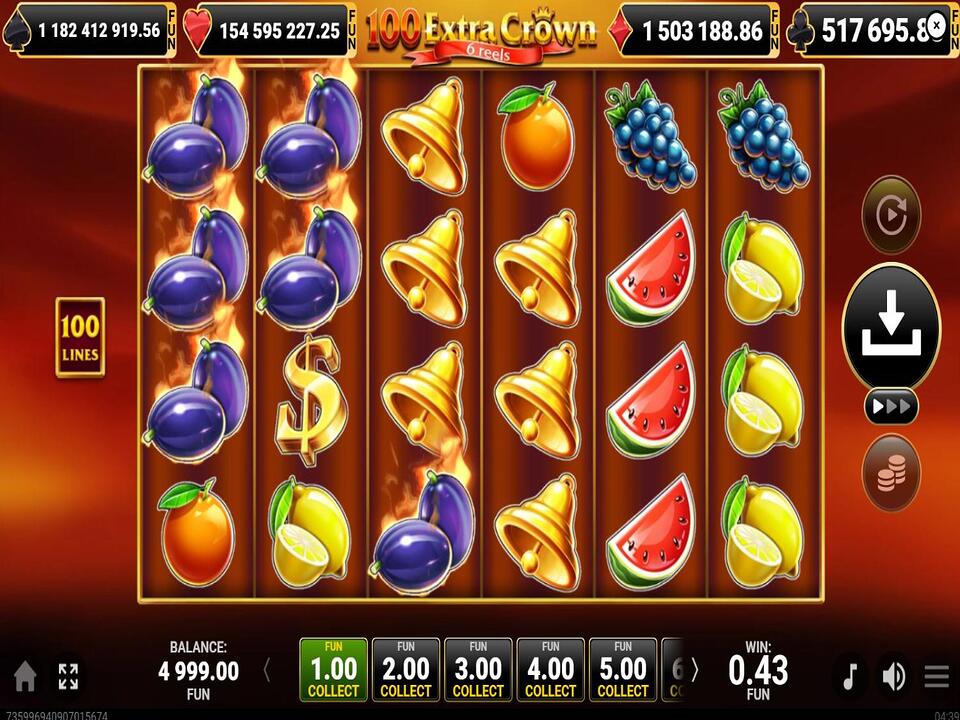Show previous bet values with left arrow
960x720 pixels.
tap(267, 670)
